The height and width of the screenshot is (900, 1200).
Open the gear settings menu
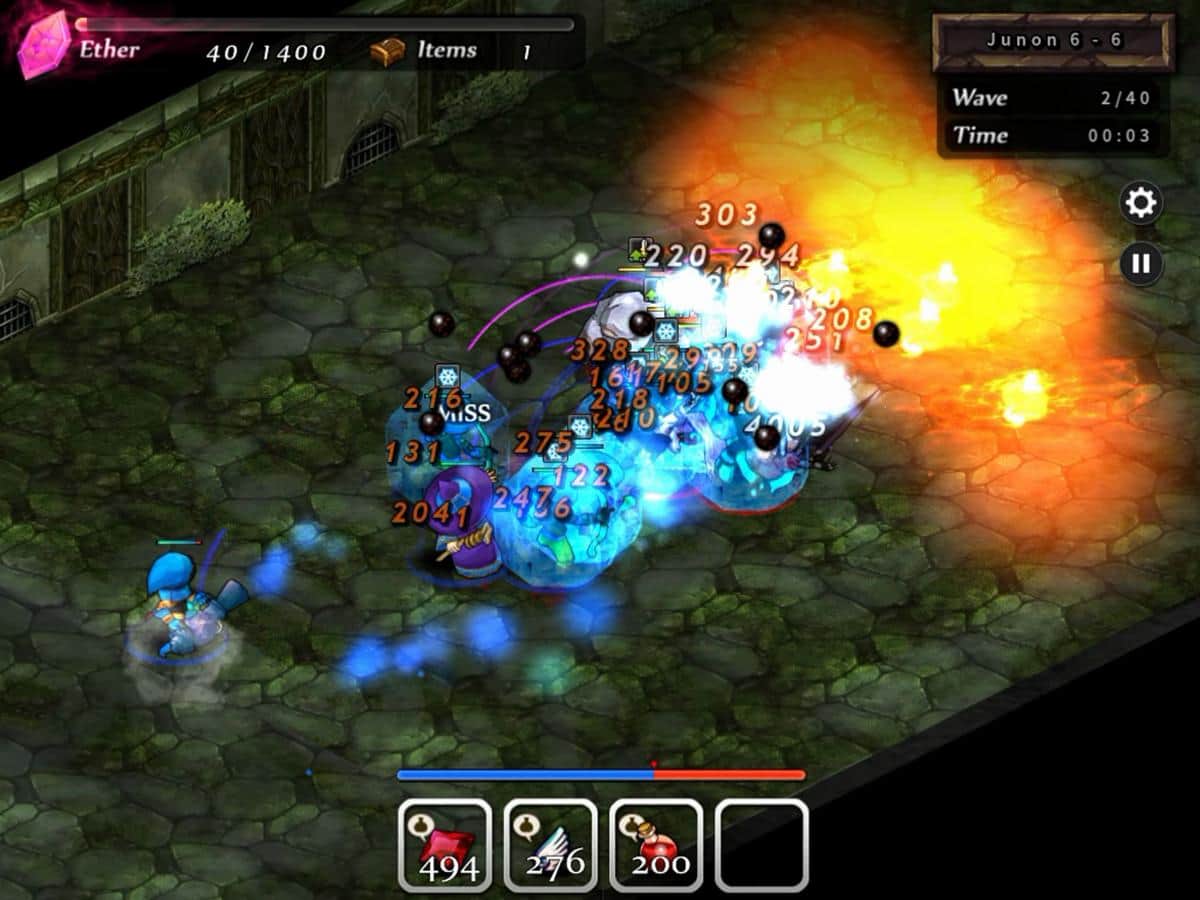tap(1141, 203)
